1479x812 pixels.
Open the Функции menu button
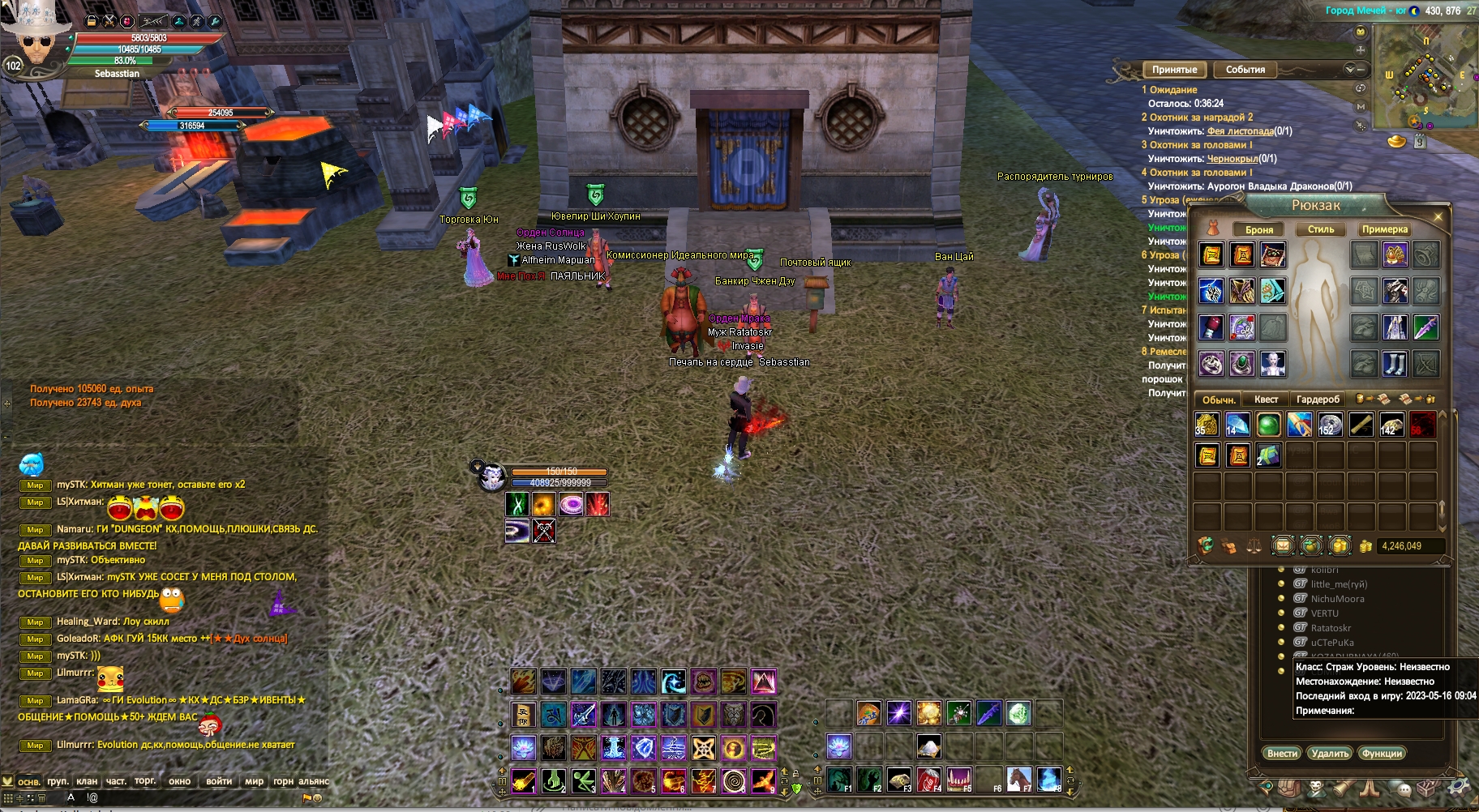[1382, 754]
